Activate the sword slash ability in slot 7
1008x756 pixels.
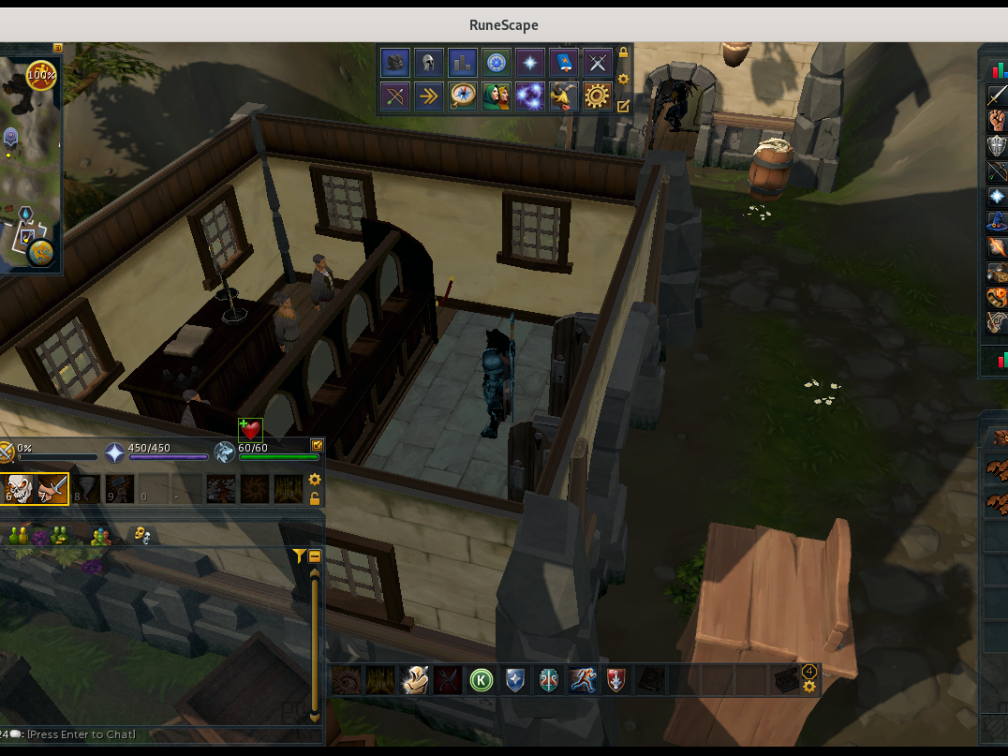52,489
